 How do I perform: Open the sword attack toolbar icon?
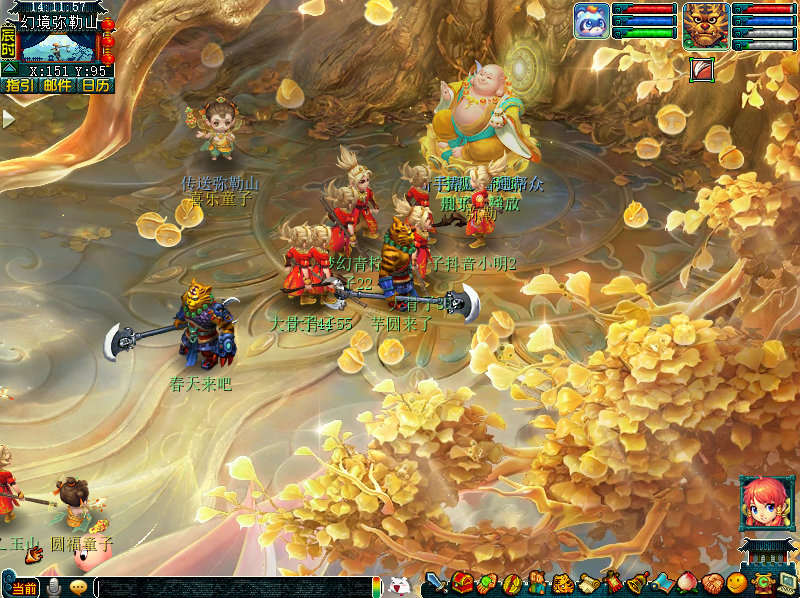coord(437,583)
